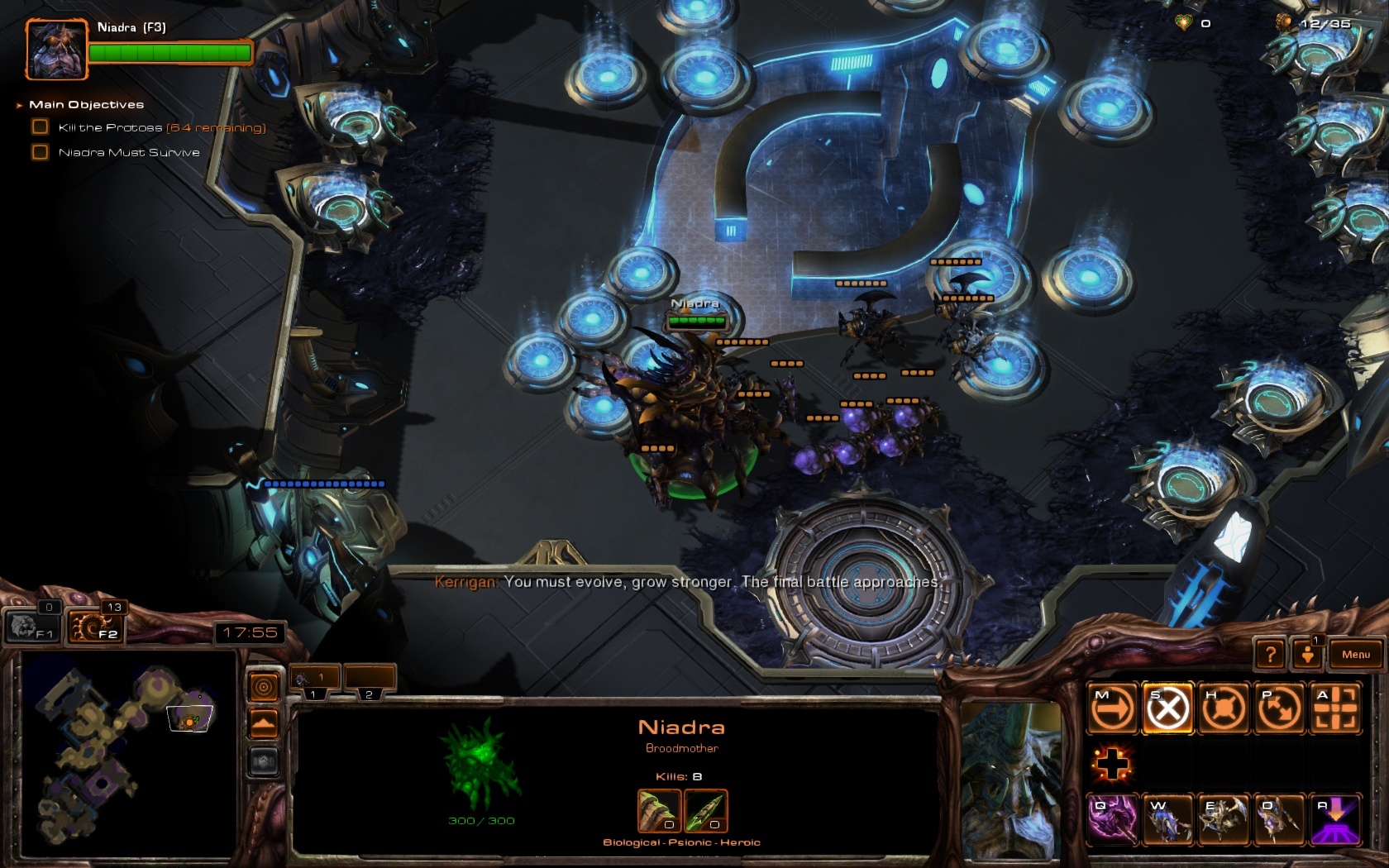Click the Move command icon
1389x868 pixels.
[1112, 708]
